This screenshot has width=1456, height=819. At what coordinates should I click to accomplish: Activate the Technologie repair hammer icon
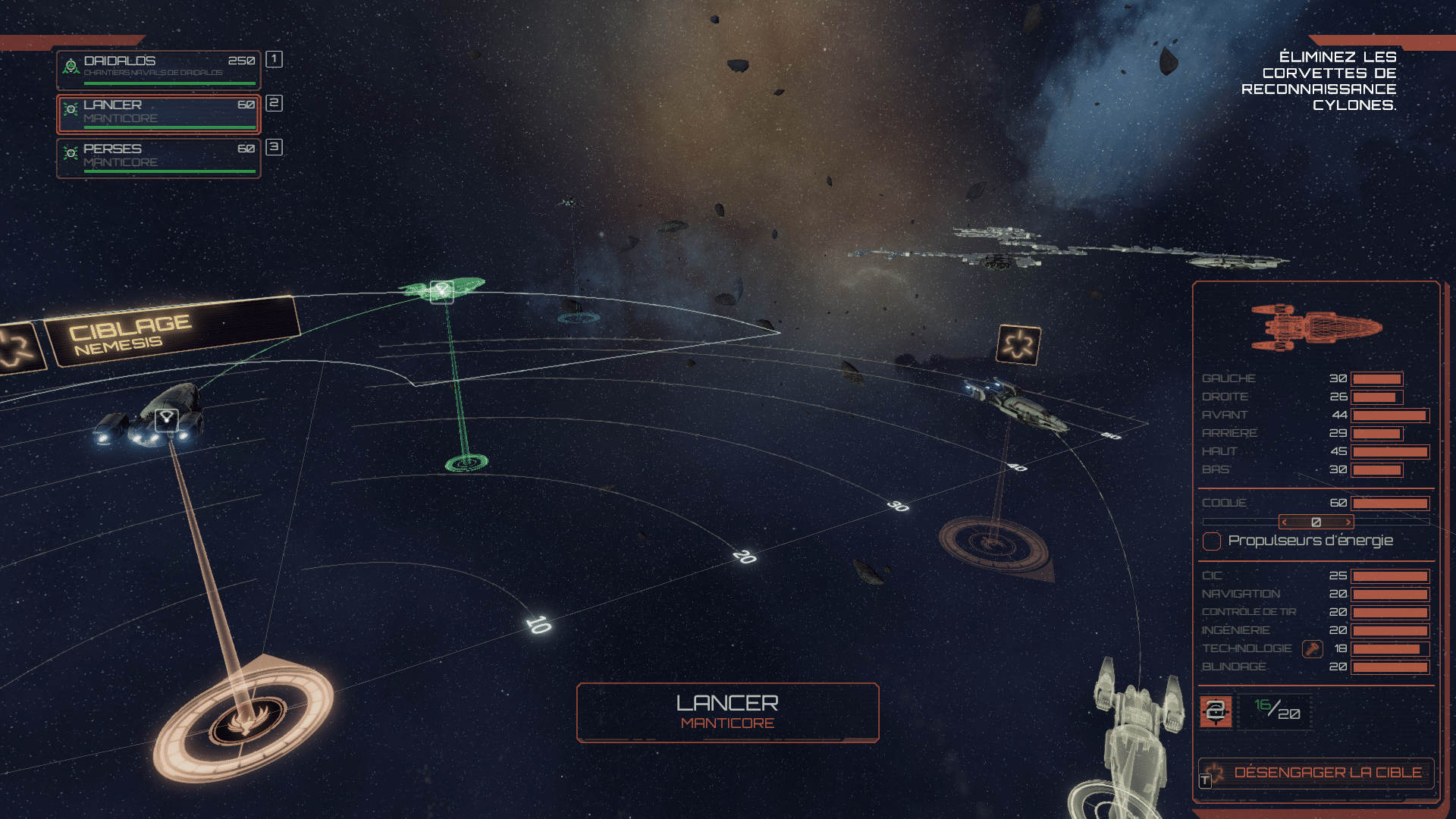click(1312, 649)
